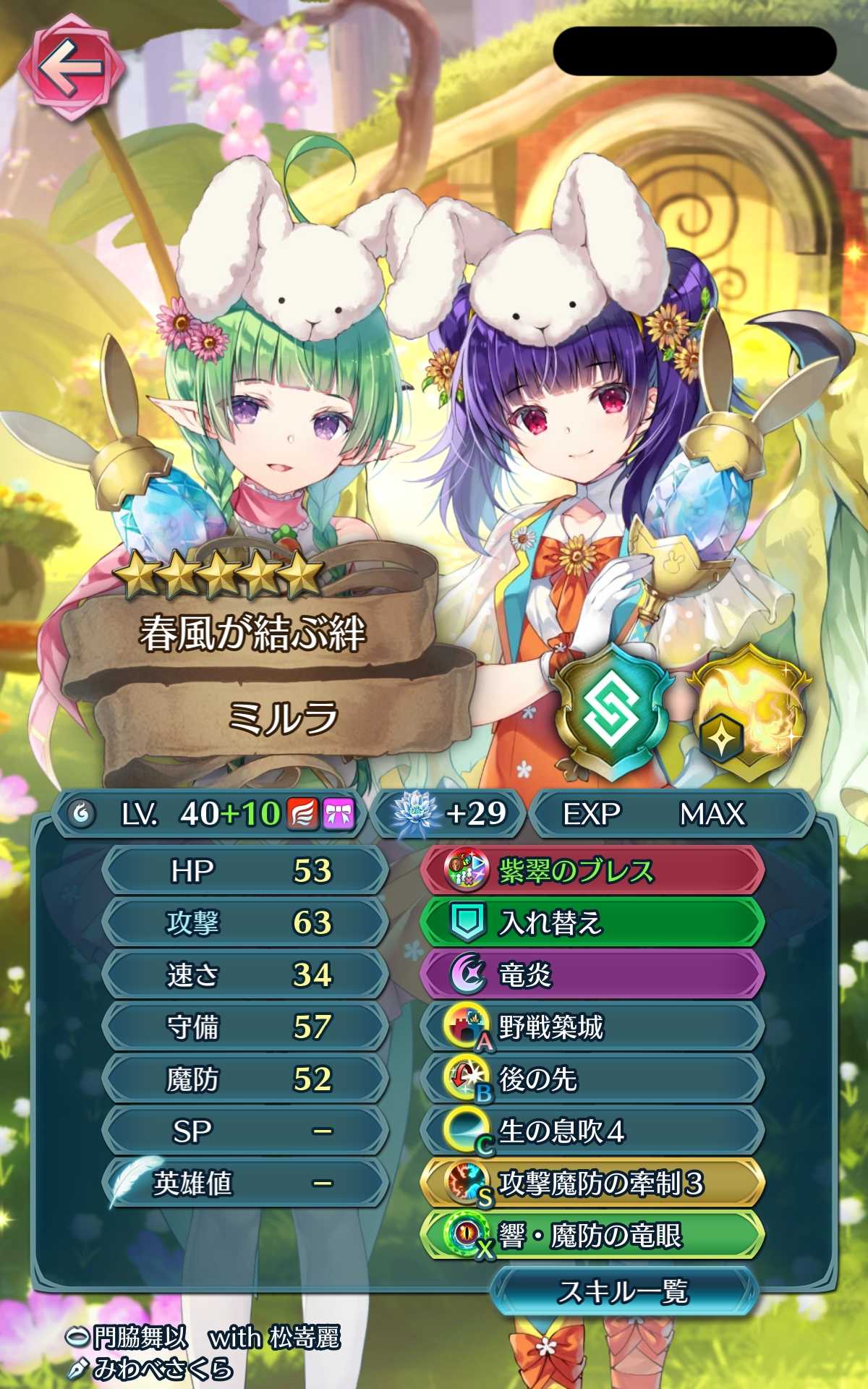Tap the pink ribbon icon beside level
The height and width of the screenshot is (1389, 868).
coord(338,814)
